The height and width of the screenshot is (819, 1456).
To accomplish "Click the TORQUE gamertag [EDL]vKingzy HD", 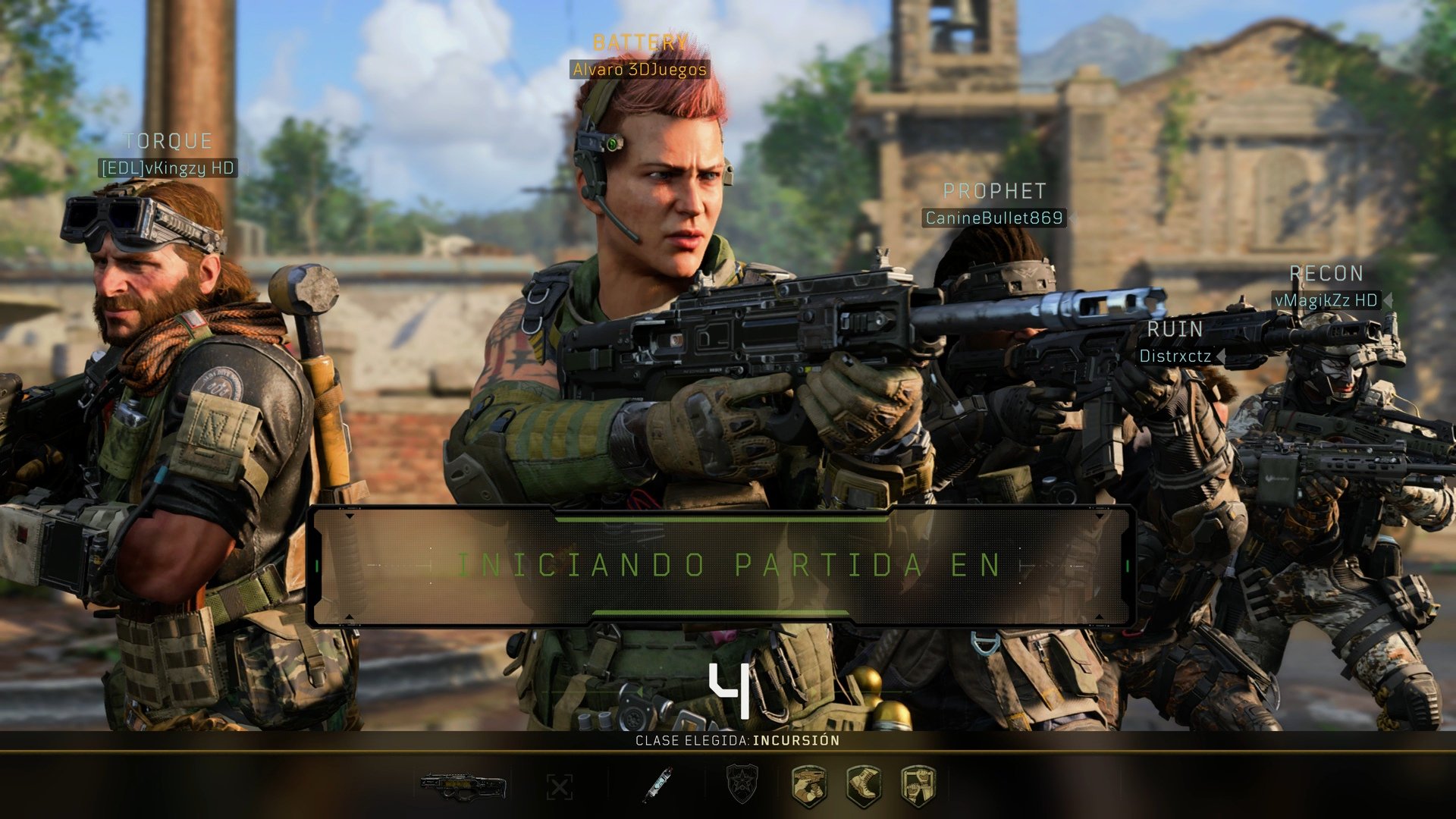I will coord(168,168).
